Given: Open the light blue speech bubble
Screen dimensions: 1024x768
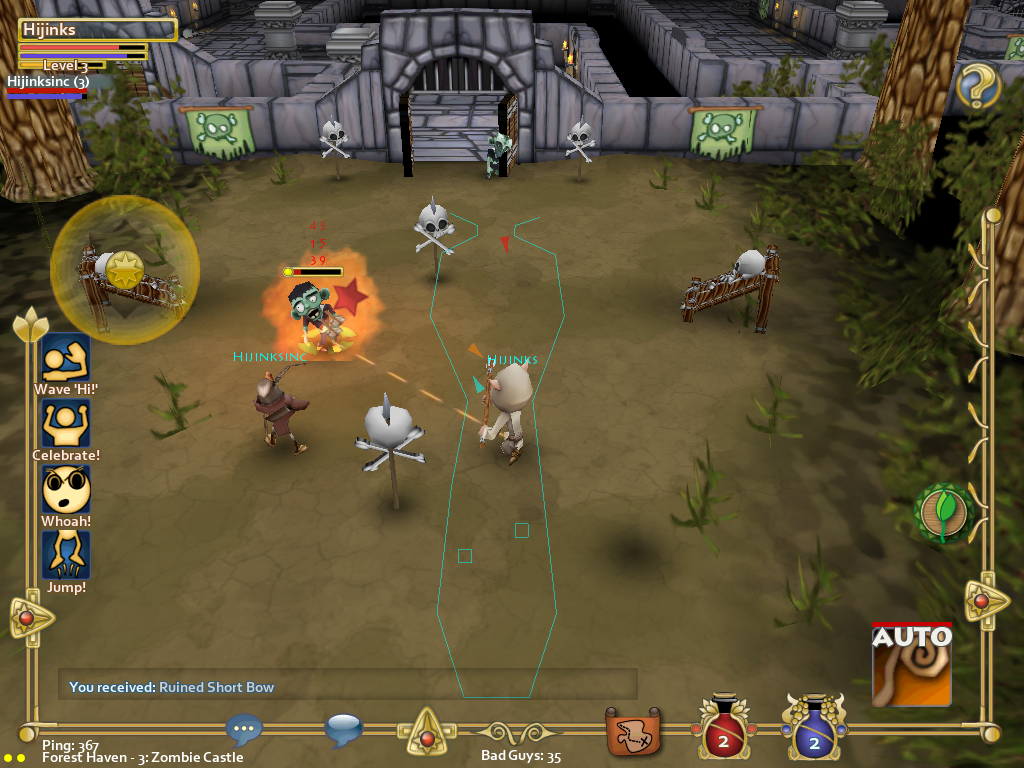Looking at the screenshot, I should 343,730.
